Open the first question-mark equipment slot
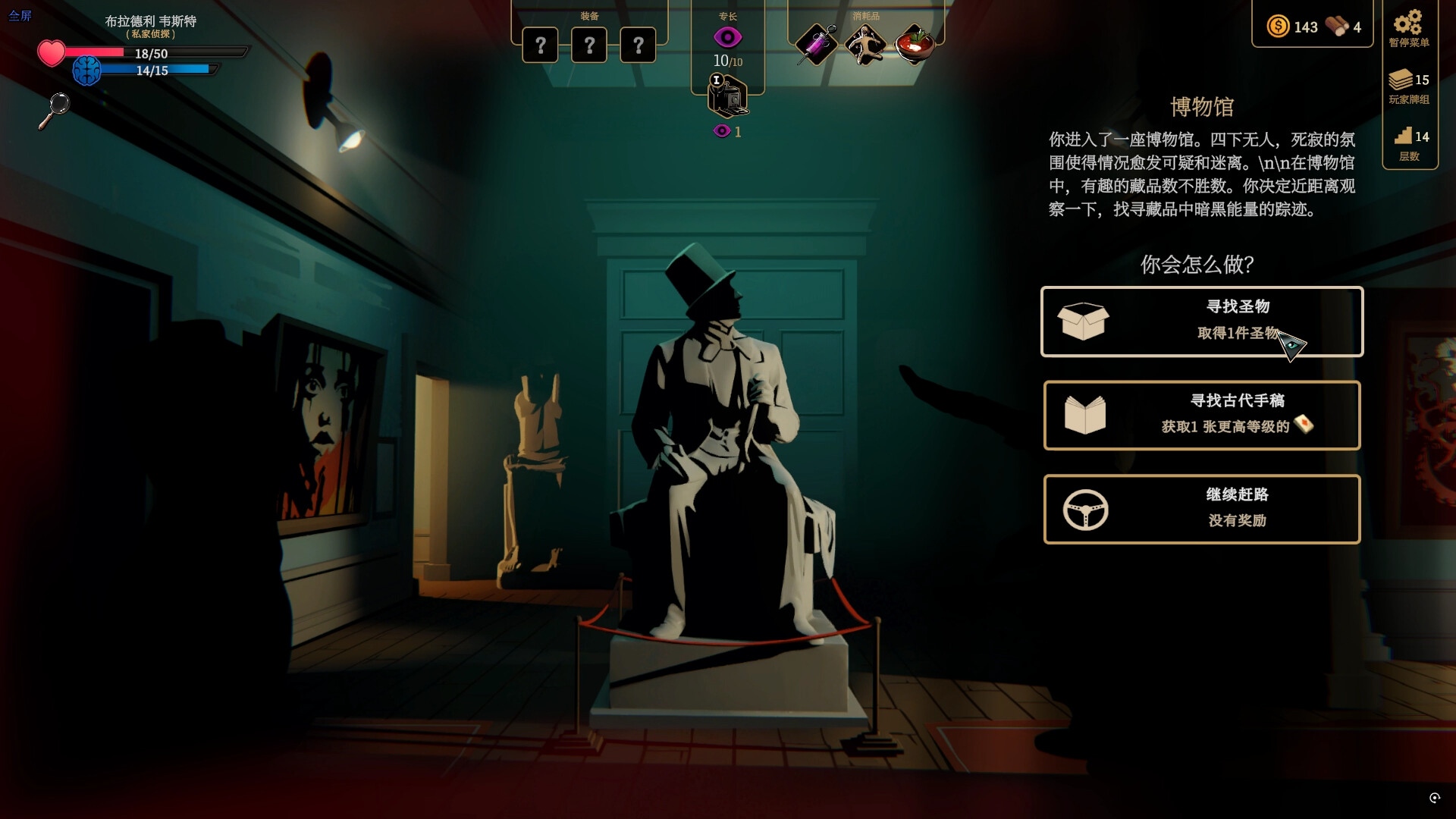Viewport: 1456px width, 819px height. click(x=539, y=45)
